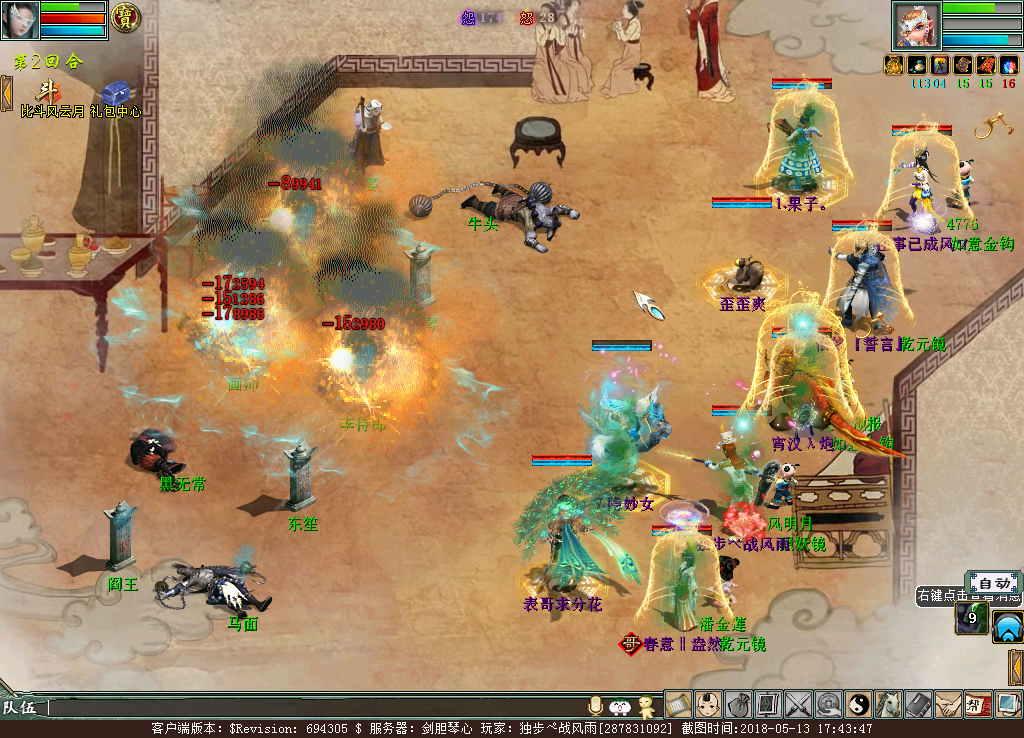Open the white horse mount icon
Image resolution: width=1024 pixels, height=738 pixels.
pyautogui.click(x=888, y=705)
